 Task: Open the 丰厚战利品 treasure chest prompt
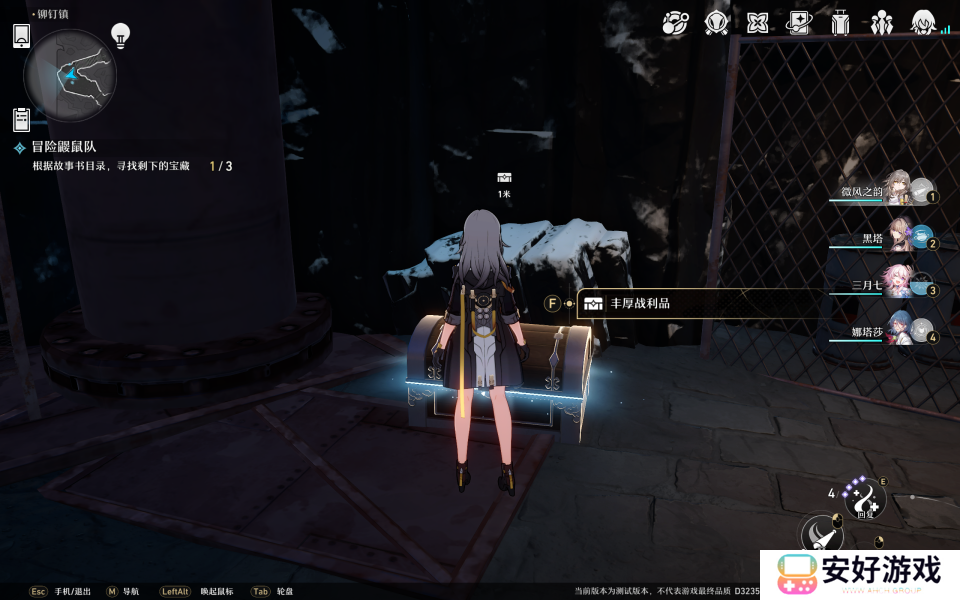tap(640, 304)
